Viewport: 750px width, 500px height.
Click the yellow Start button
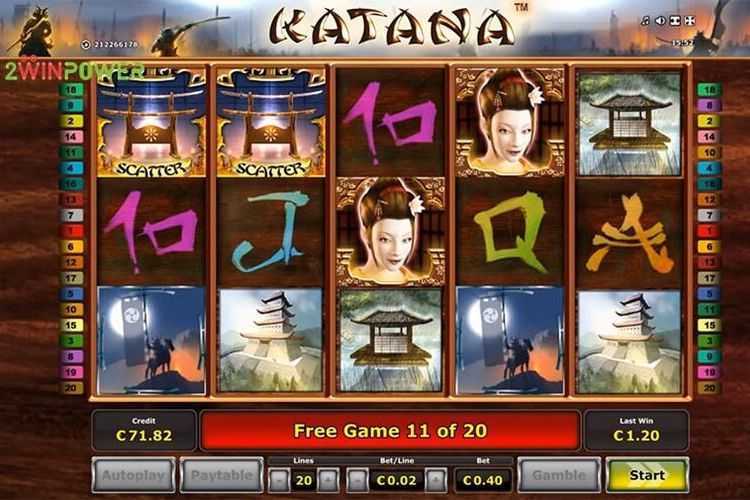click(647, 474)
